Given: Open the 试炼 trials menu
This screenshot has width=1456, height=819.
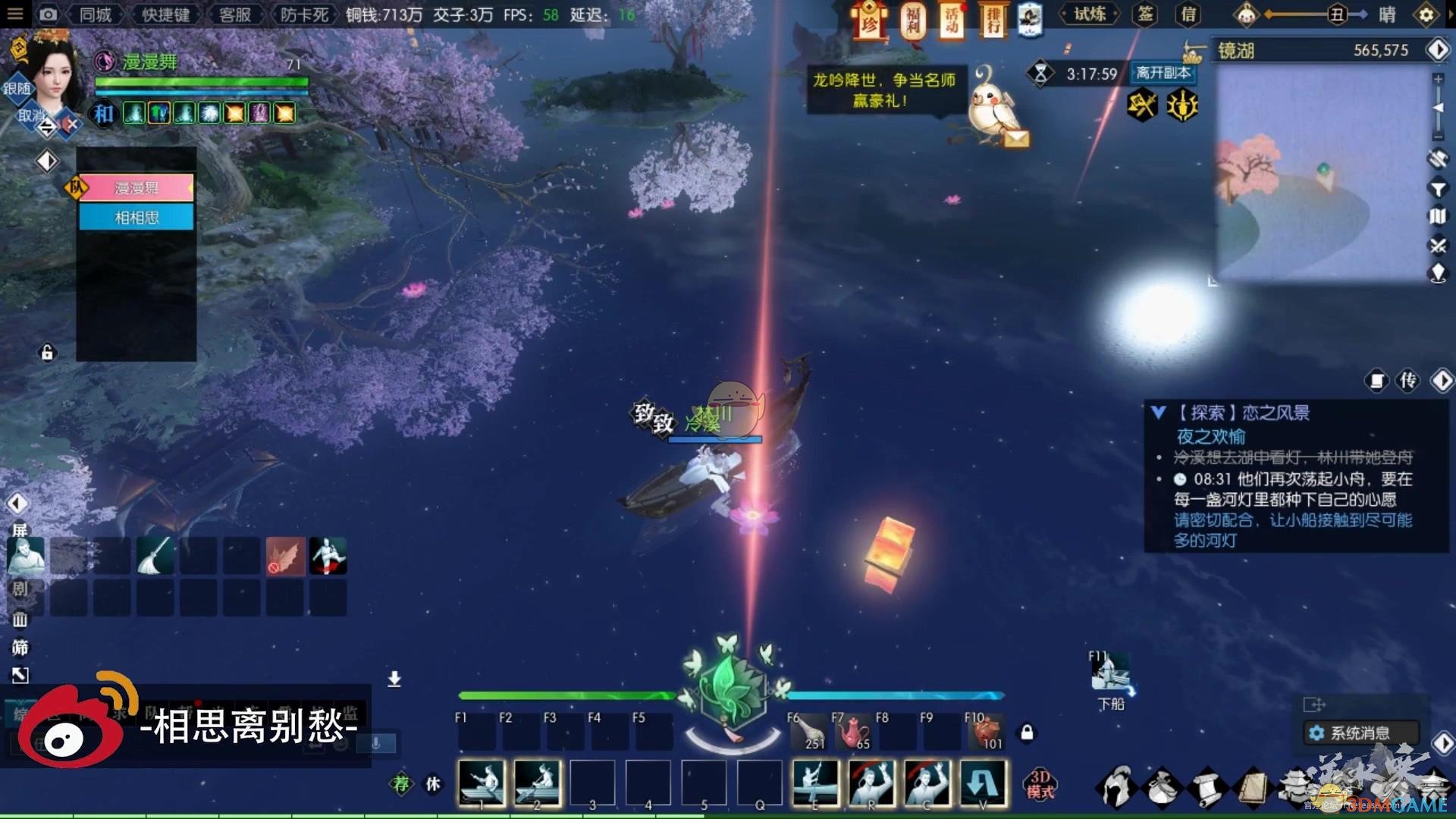Looking at the screenshot, I should pos(1089,14).
